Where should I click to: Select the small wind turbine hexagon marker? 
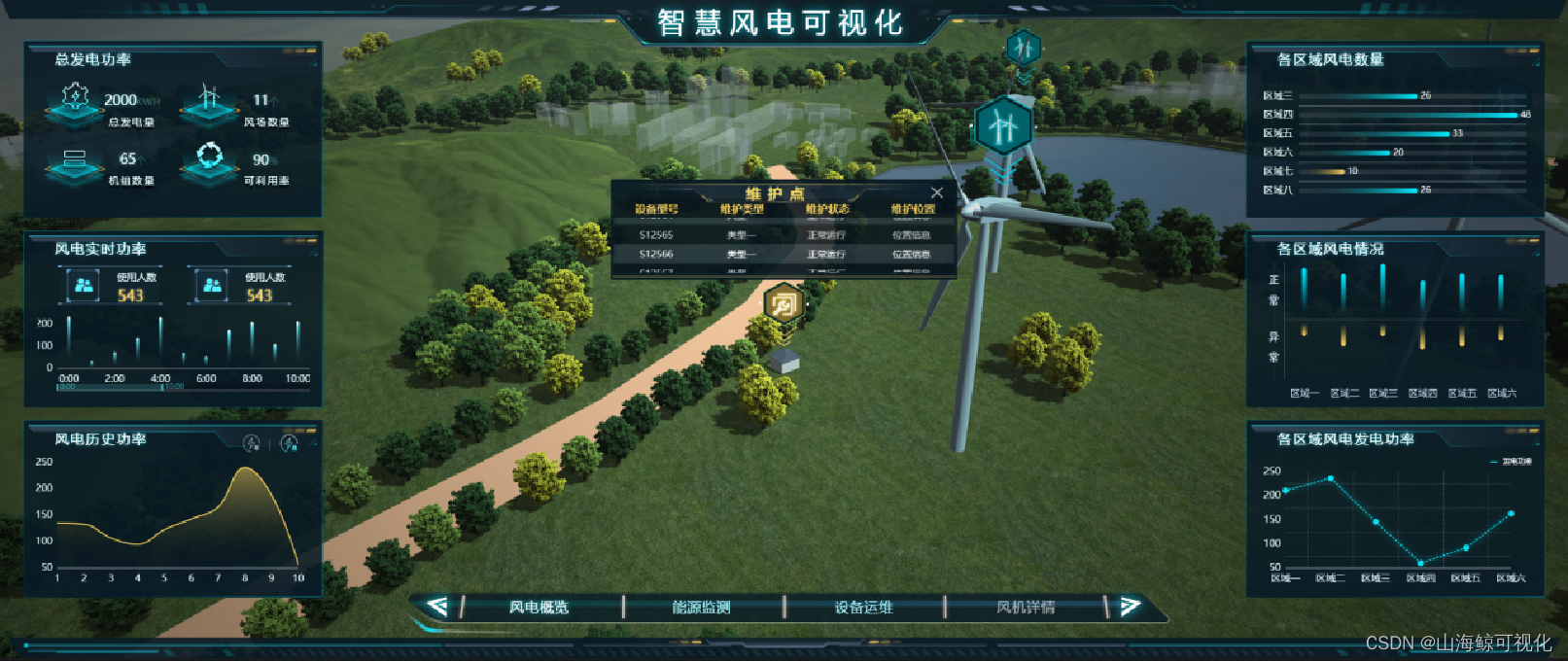tap(1023, 46)
